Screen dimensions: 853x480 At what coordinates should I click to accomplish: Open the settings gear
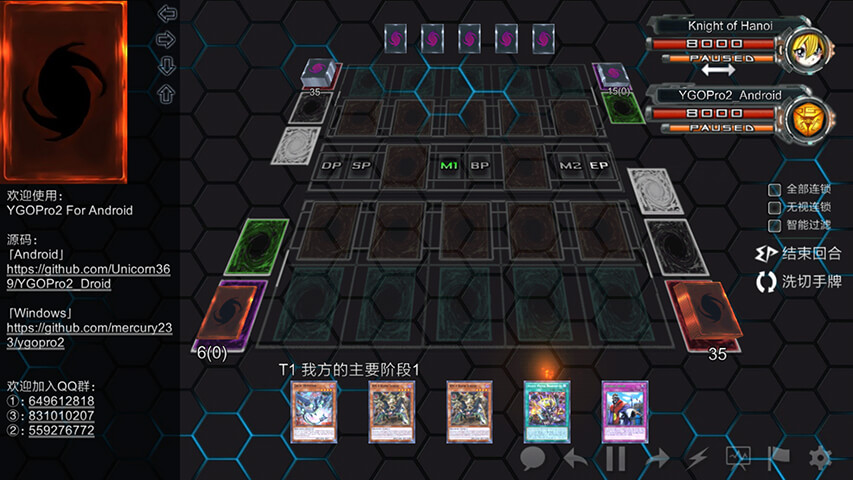tap(820, 458)
